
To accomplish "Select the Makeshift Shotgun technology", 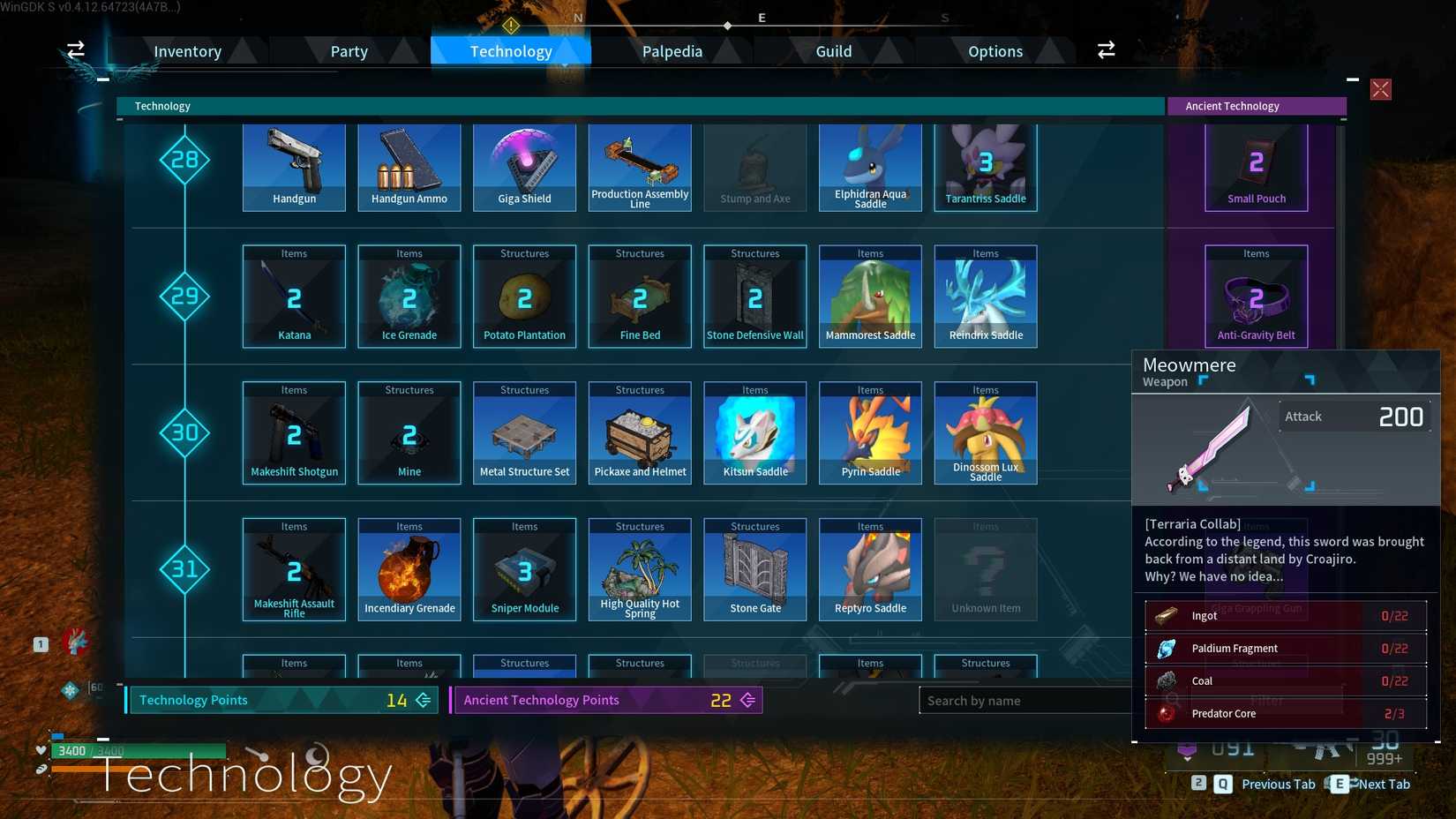I will click(294, 432).
